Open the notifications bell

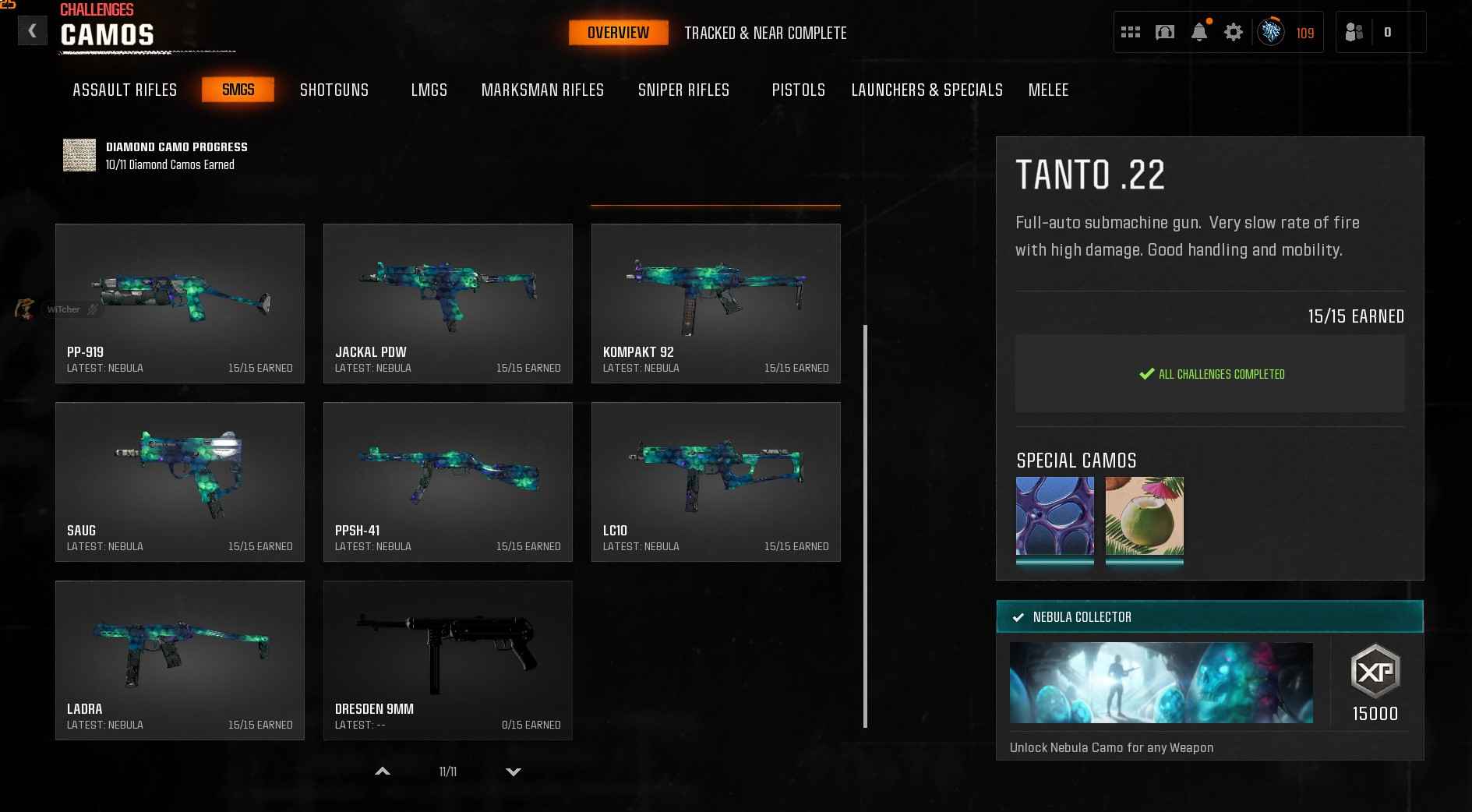pyautogui.click(x=1199, y=32)
